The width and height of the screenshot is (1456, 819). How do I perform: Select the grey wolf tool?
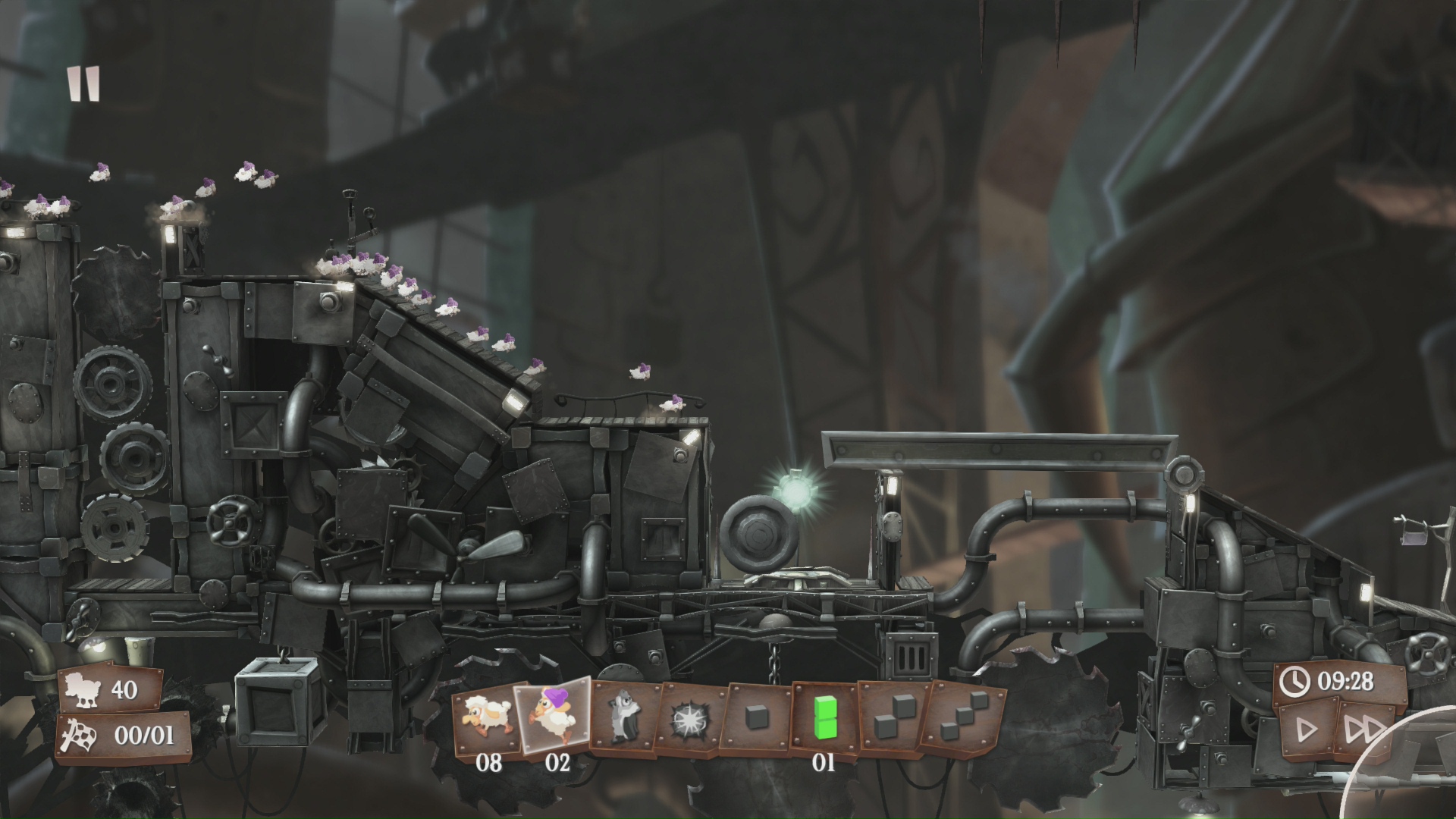(626, 717)
